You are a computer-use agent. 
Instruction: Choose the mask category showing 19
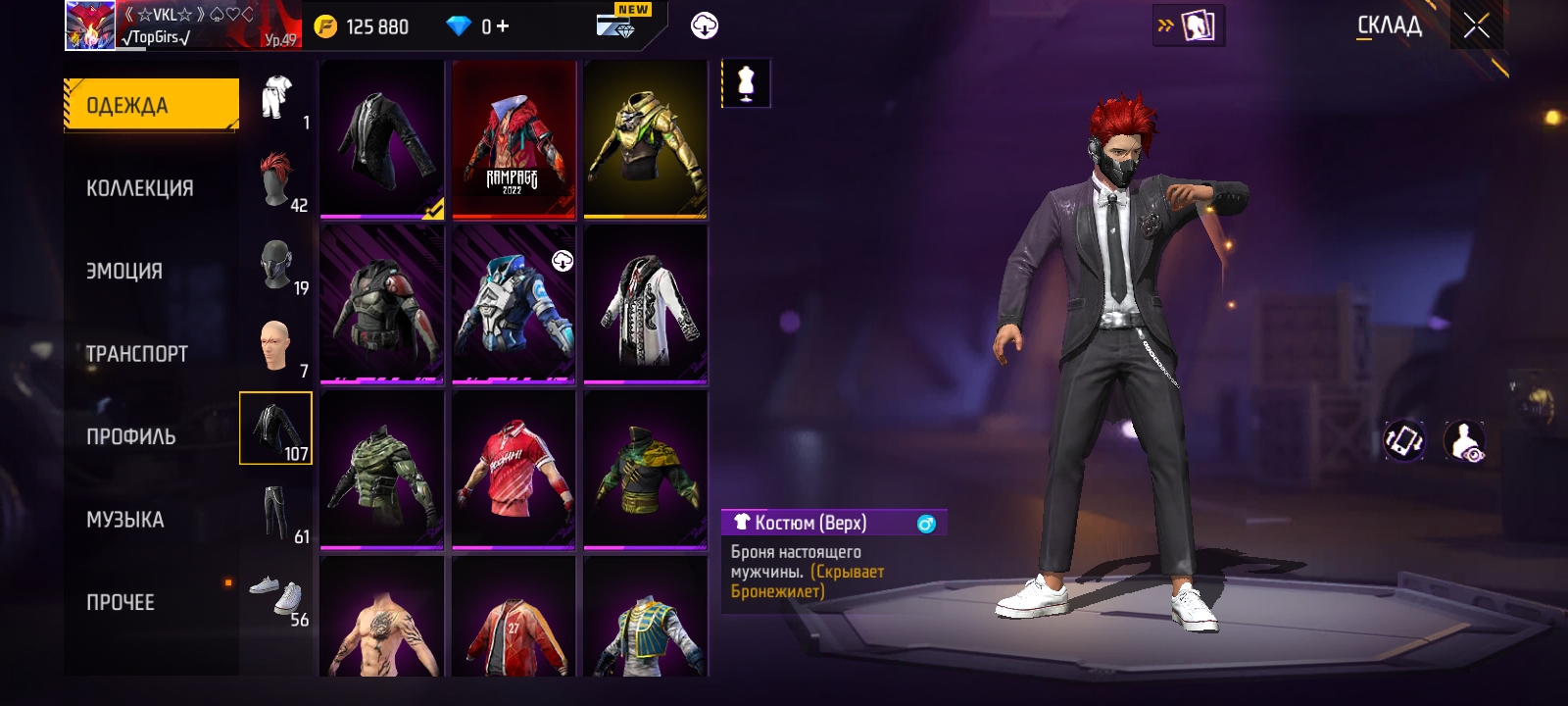click(276, 265)
